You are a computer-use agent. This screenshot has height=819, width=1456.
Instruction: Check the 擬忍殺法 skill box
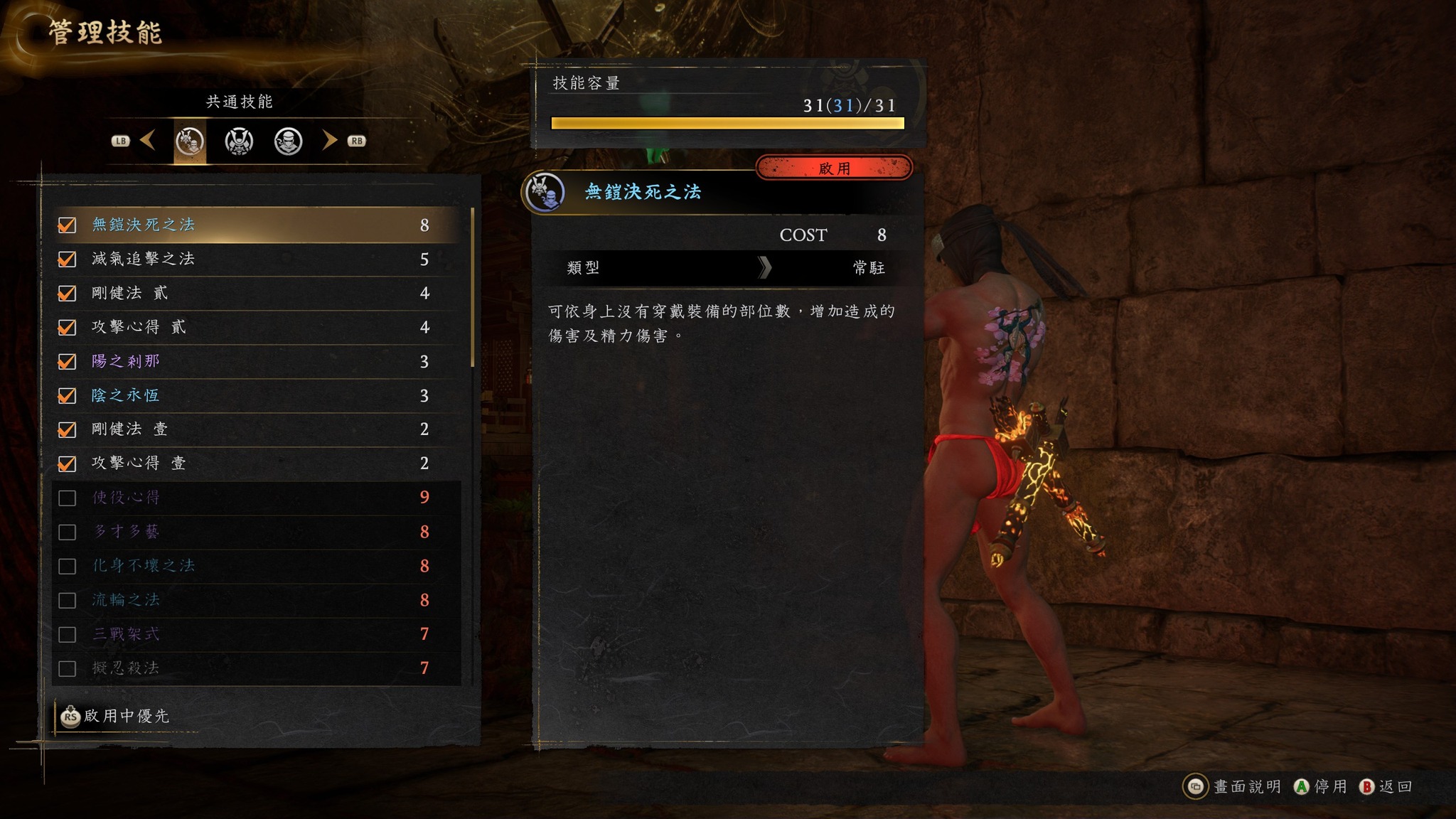(x=67, y=668)
